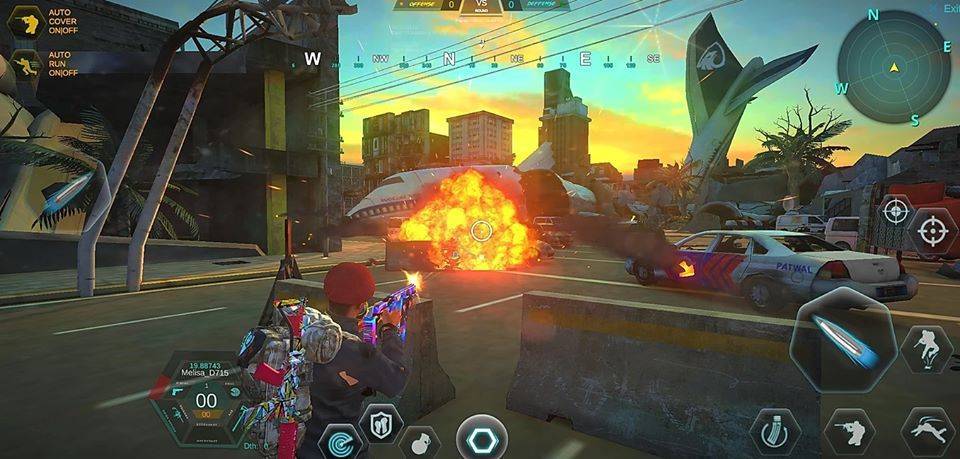The height and width of the screenshot is (459, 960).
Task: Use the shield armor ability icon
Action: pyautogui.click(x=380, y=422)
